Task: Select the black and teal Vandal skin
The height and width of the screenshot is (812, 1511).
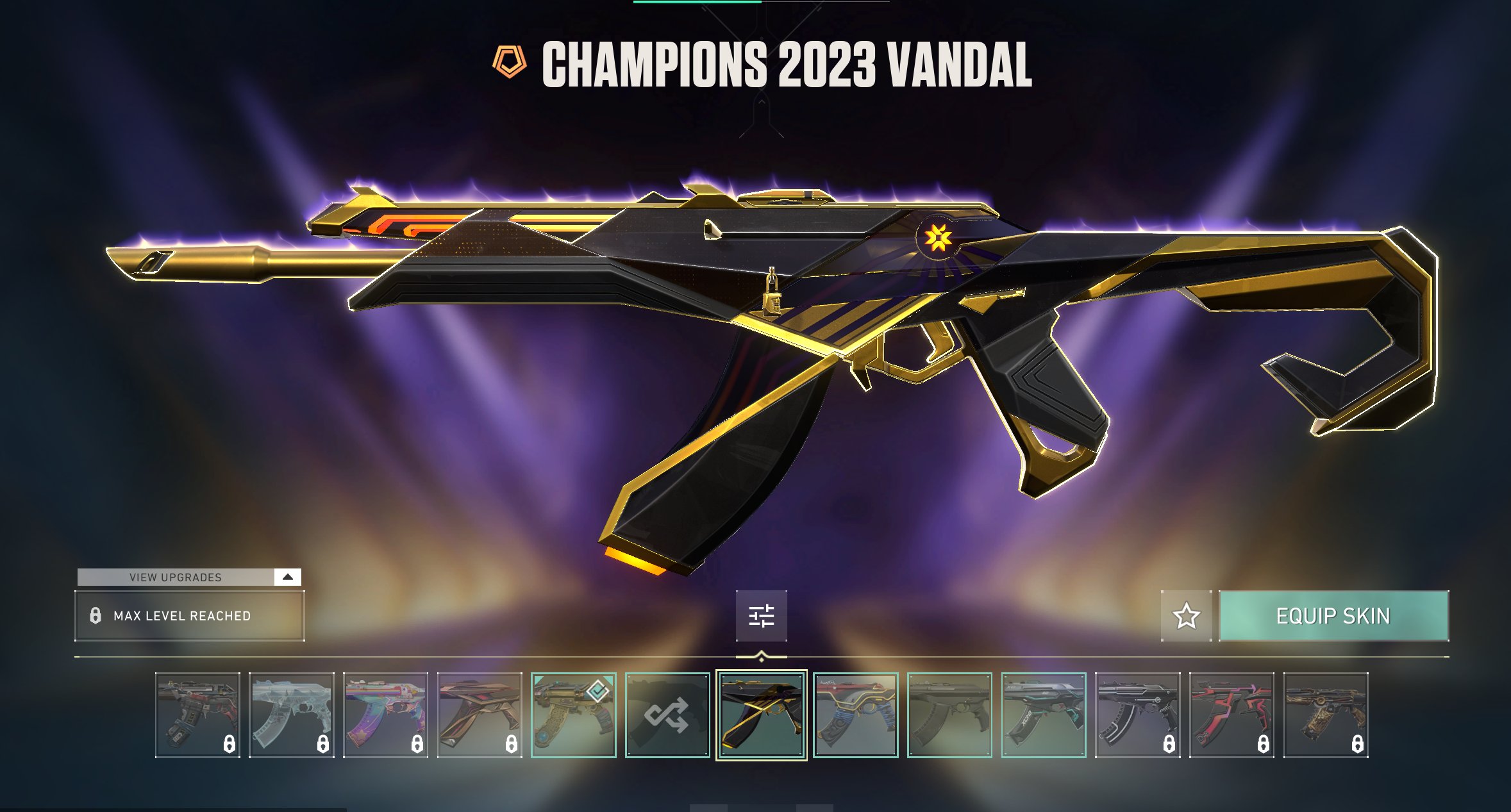Action: (x=1043, y=715)
